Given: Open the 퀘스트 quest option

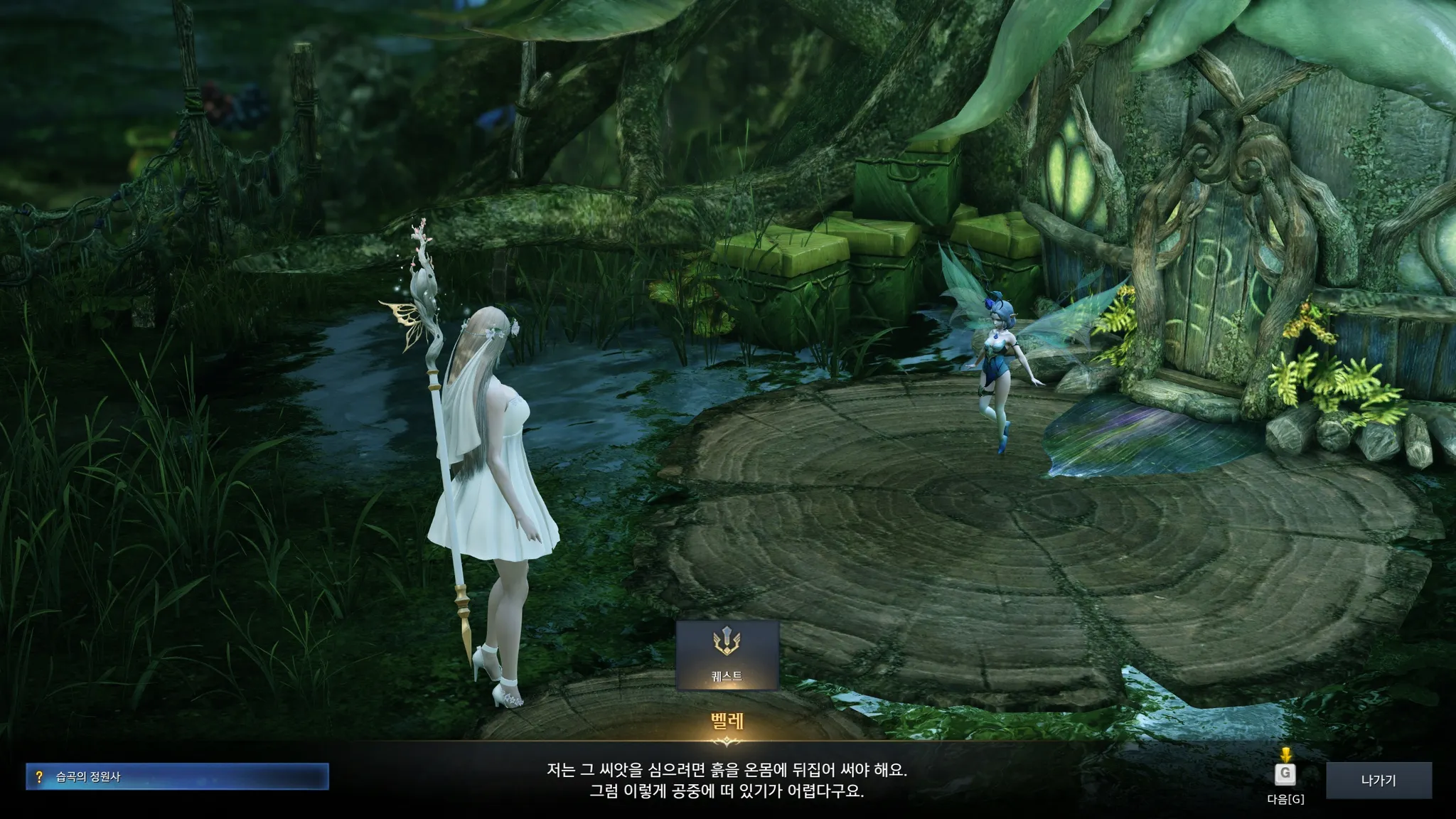Looking at the screenshot, I should coord(727,655).
